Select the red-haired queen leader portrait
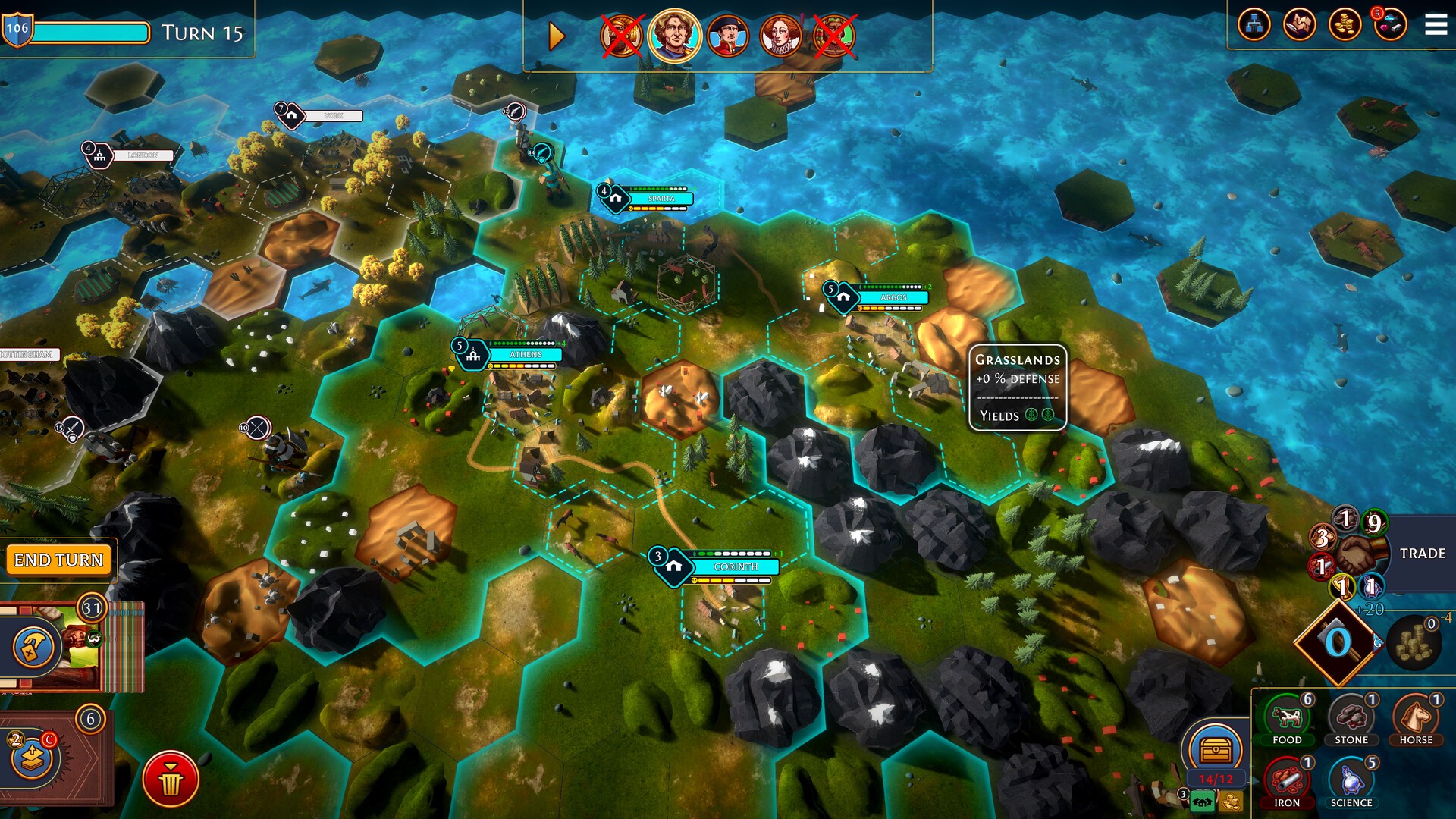This screenshot has height=819, width=1456. click(x=780, y=36)
